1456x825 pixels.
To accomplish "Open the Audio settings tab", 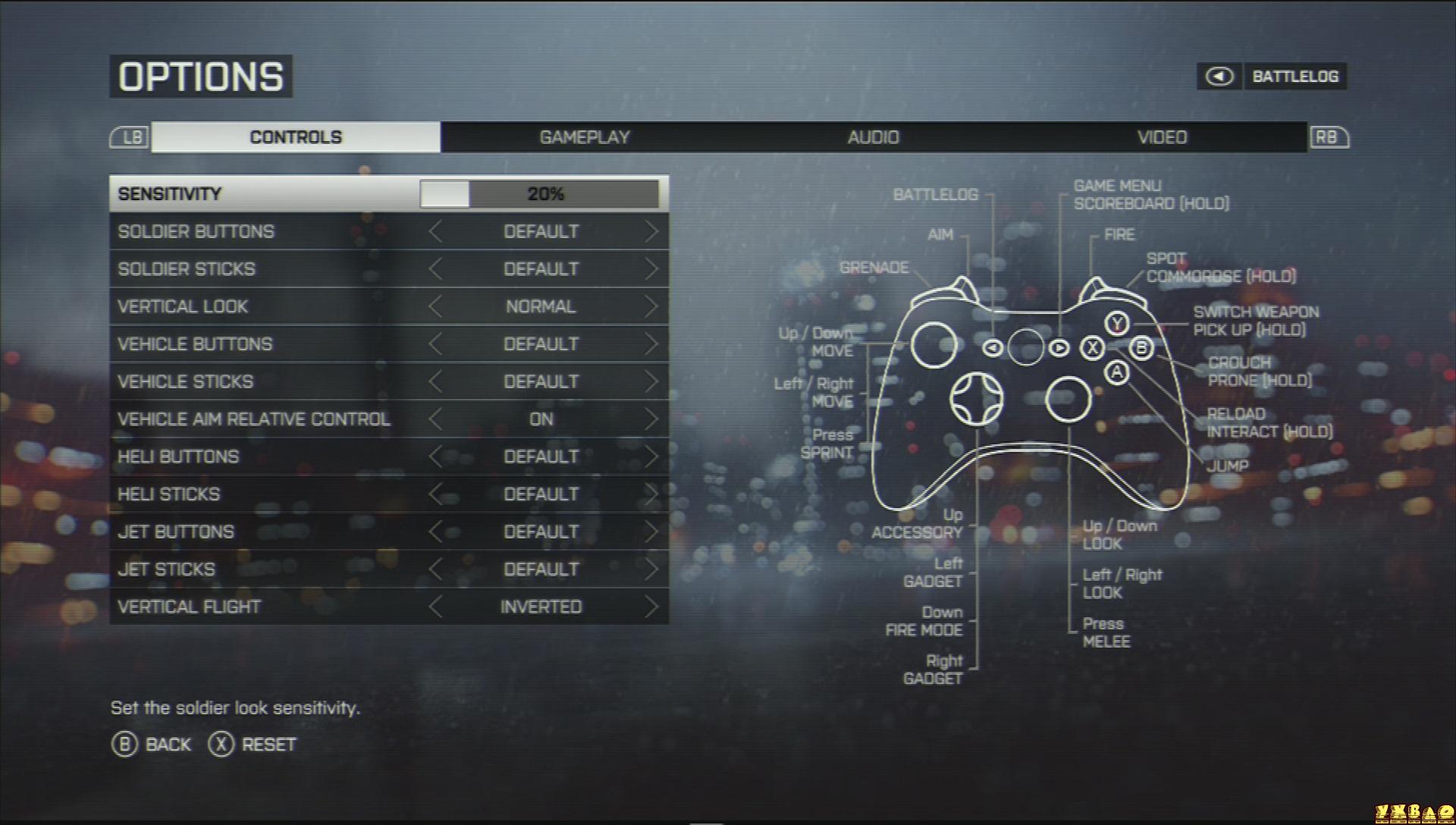I will tap(873, 137).
